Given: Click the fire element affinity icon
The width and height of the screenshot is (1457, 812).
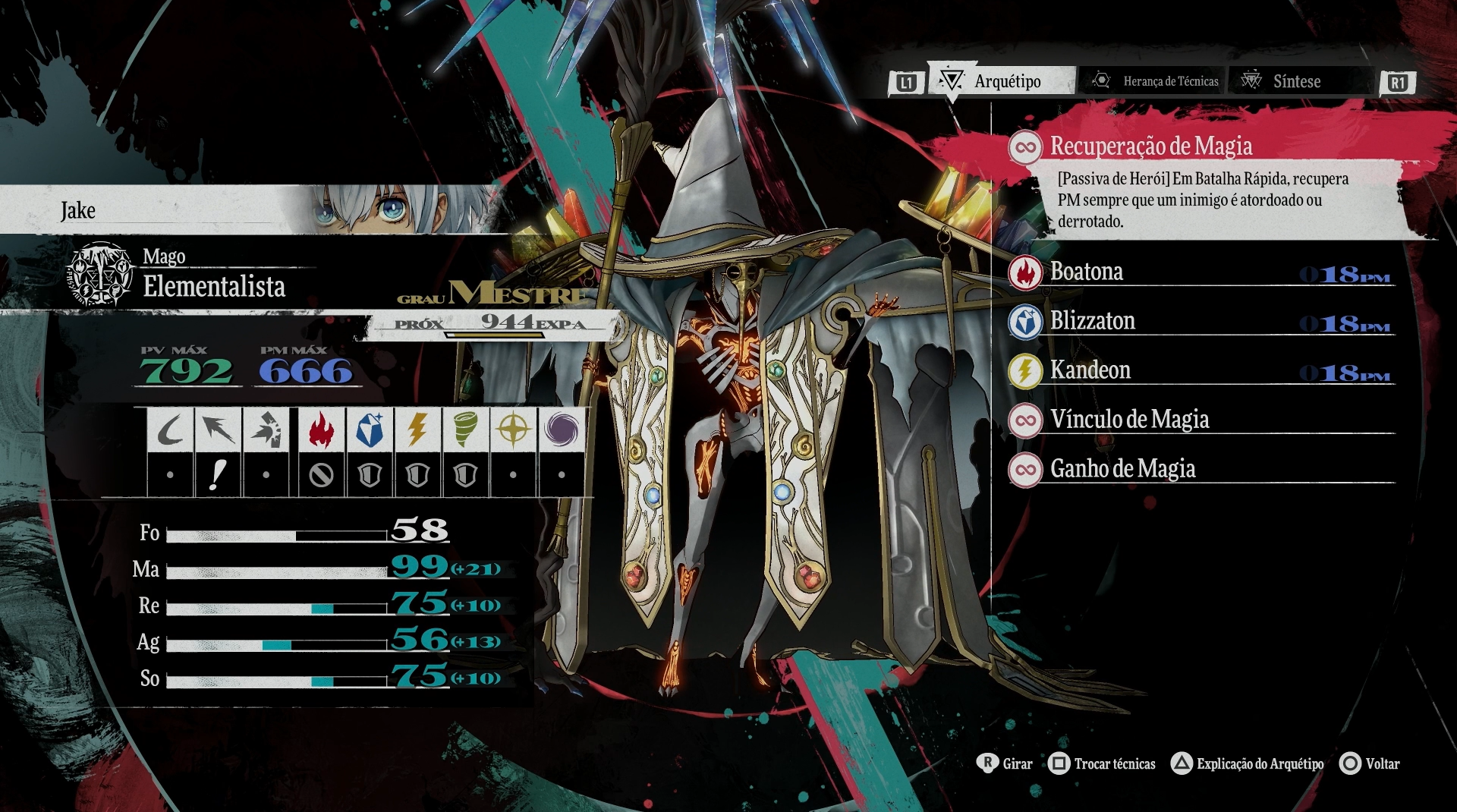Looking at the screenshot, I should click(321, 430).
